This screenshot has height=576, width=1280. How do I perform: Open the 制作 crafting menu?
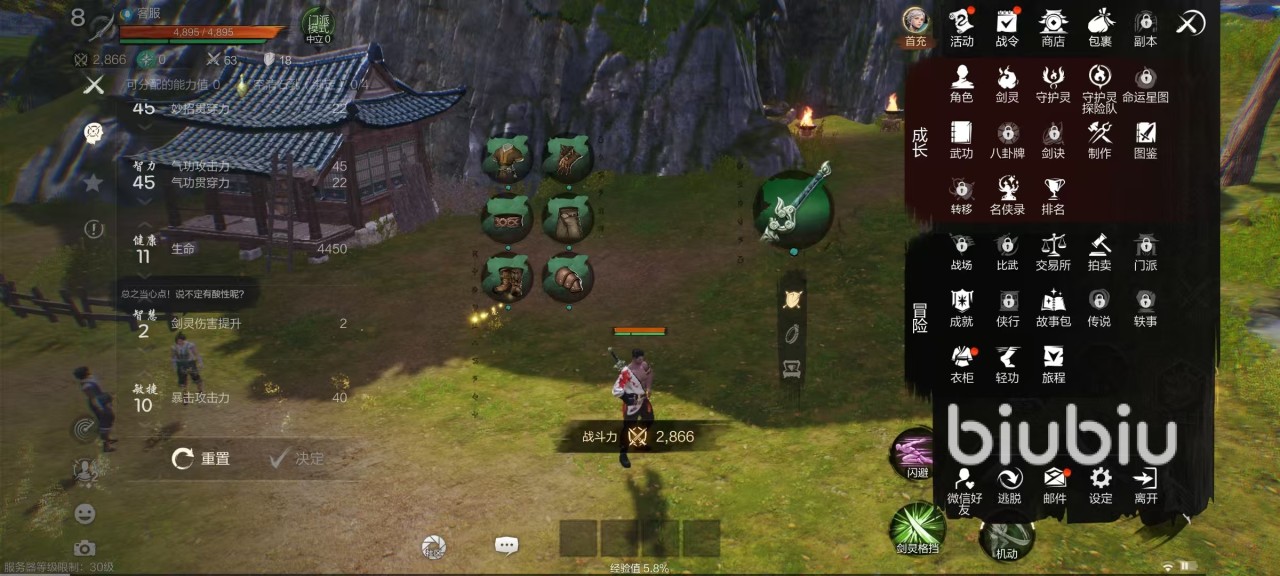pos(1100,139)
